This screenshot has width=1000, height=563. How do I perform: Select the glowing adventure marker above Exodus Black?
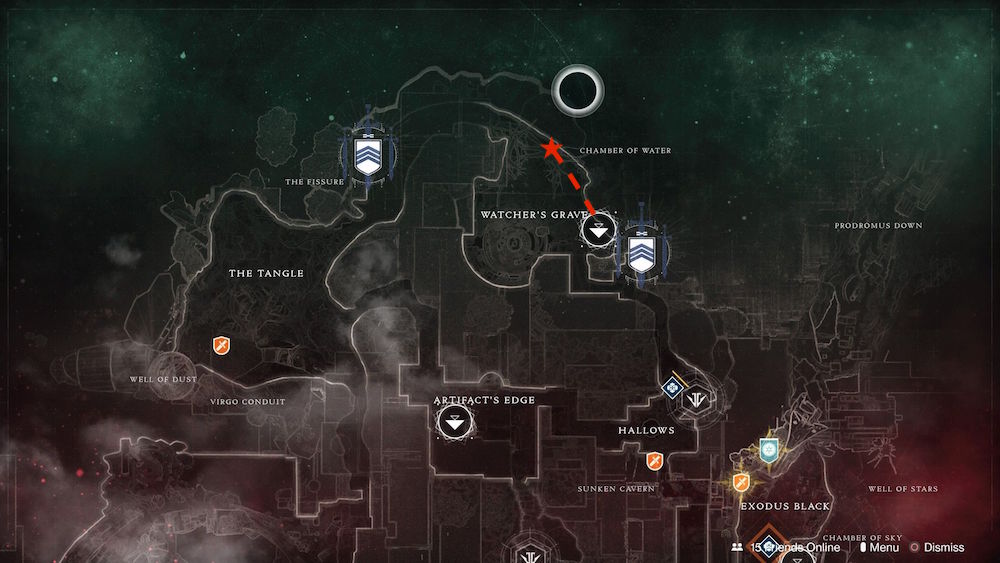tap(742, 482)
